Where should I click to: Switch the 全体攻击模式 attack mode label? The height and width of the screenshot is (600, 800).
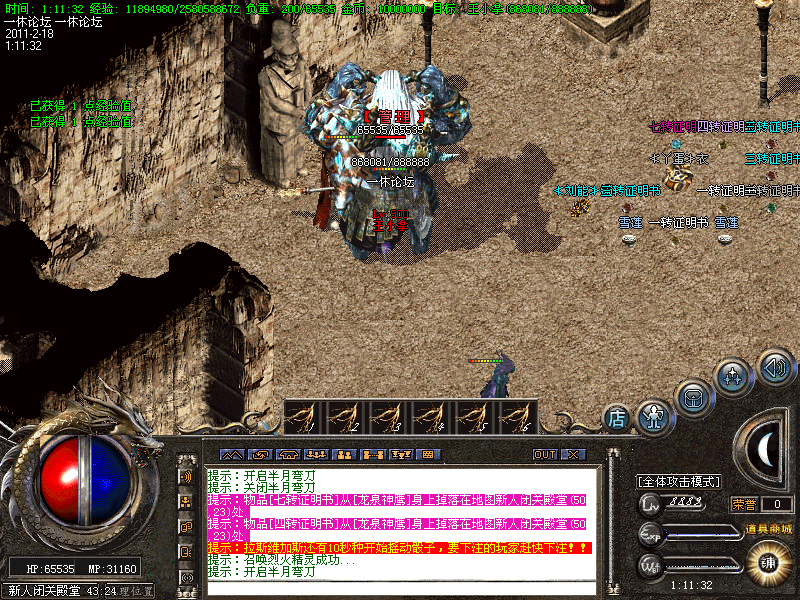(x=678, y=481)
